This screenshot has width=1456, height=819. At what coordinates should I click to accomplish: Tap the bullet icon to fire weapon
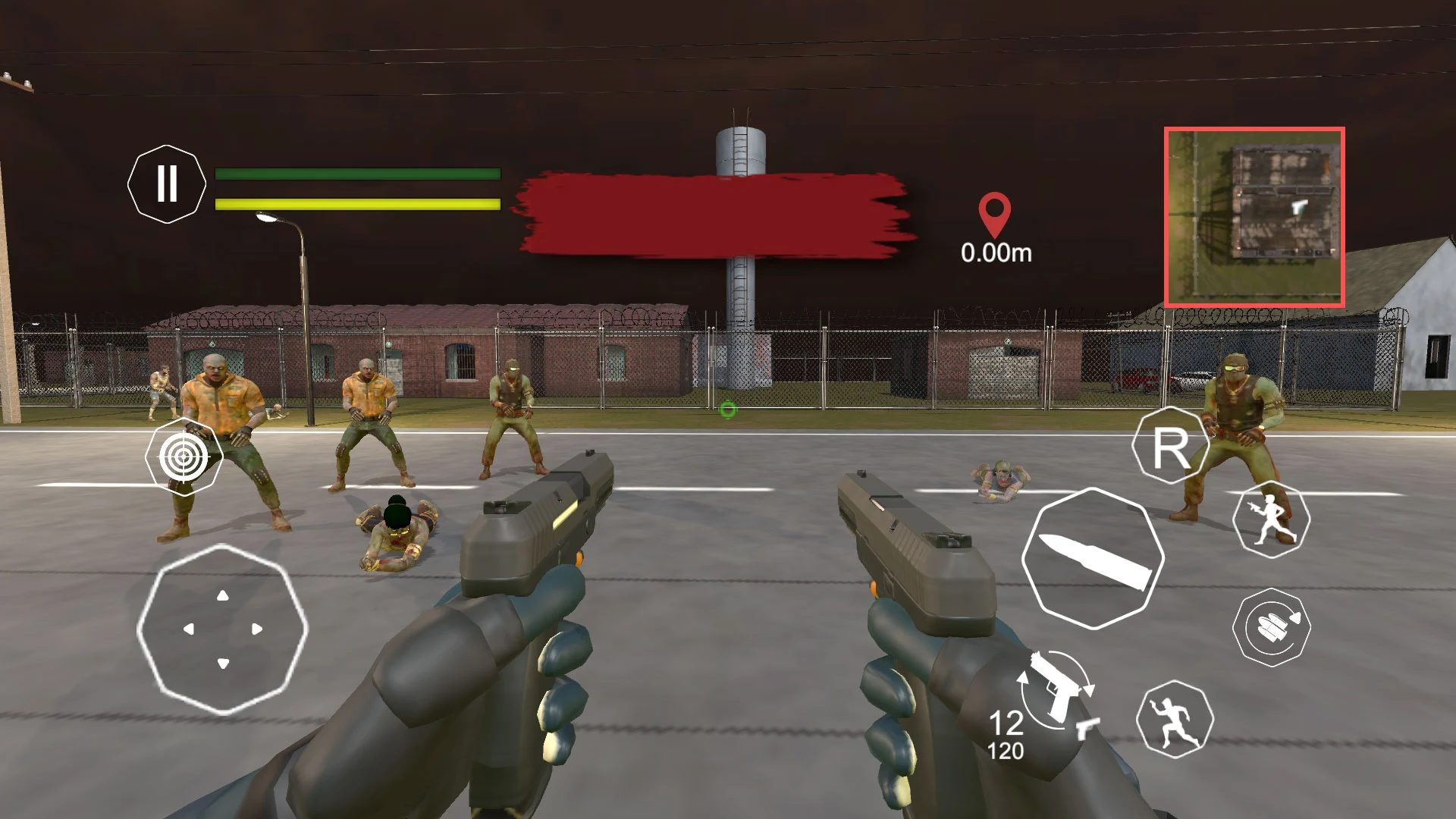pos(1094,557)
